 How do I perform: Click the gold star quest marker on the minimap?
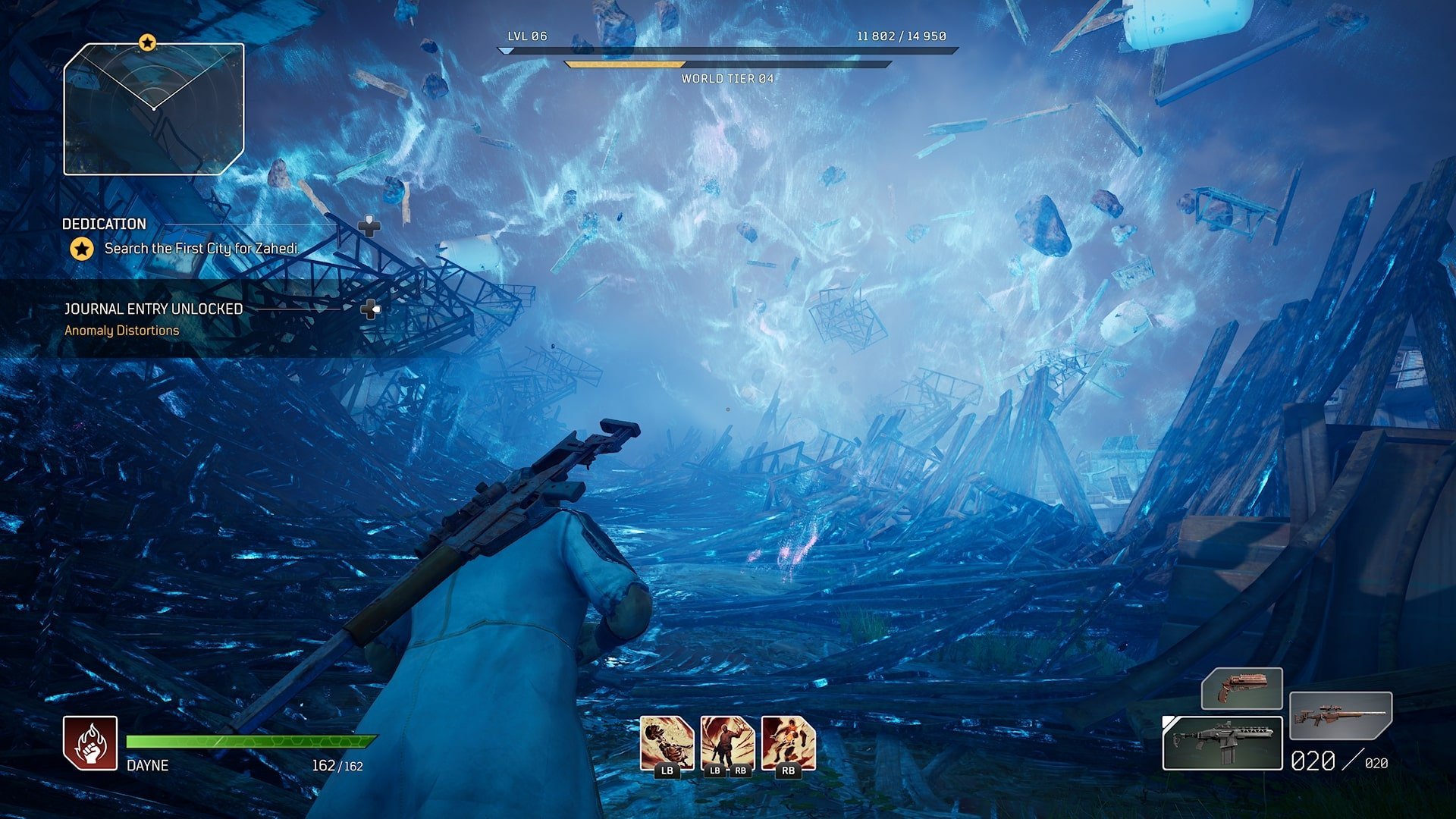(x=147, y=42)
